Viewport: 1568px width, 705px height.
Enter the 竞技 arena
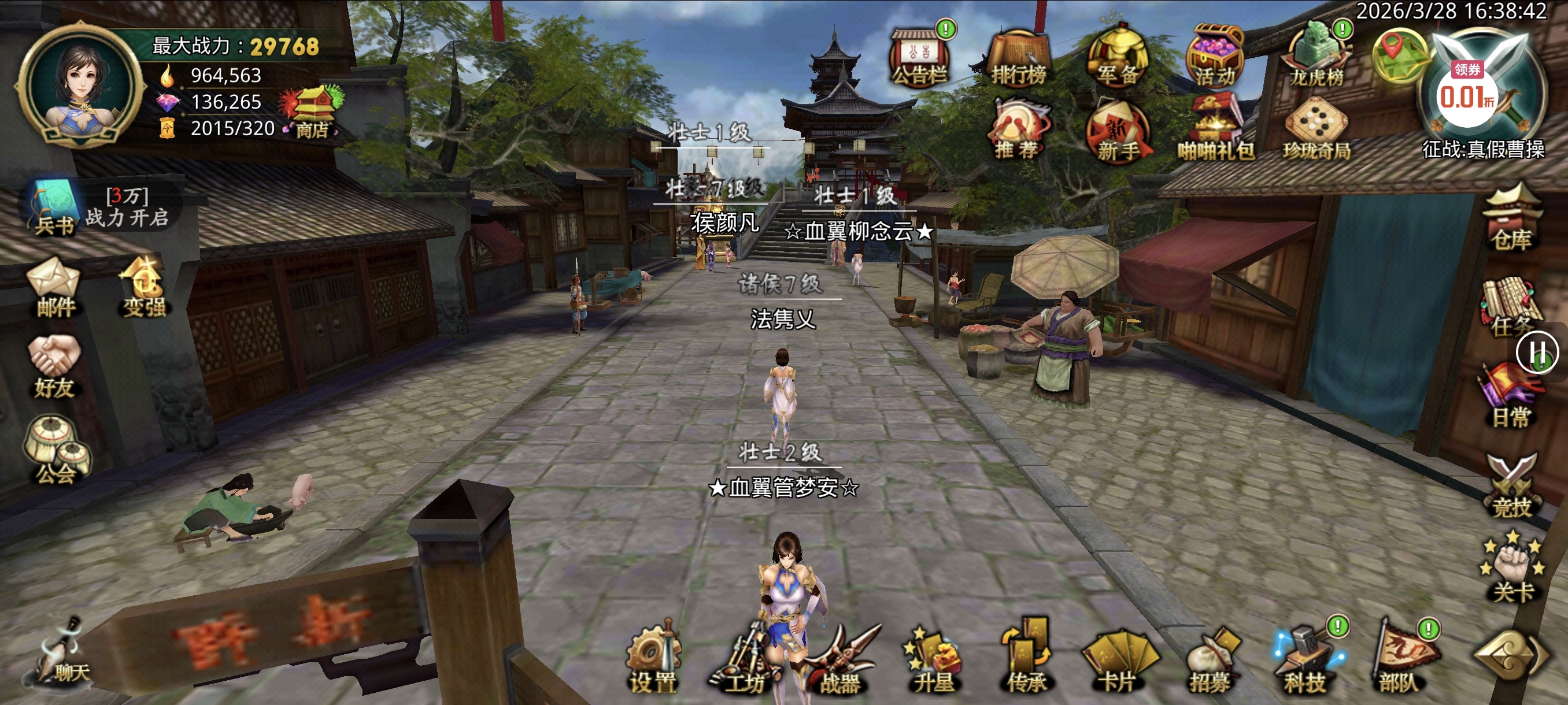coord(1511,485)
